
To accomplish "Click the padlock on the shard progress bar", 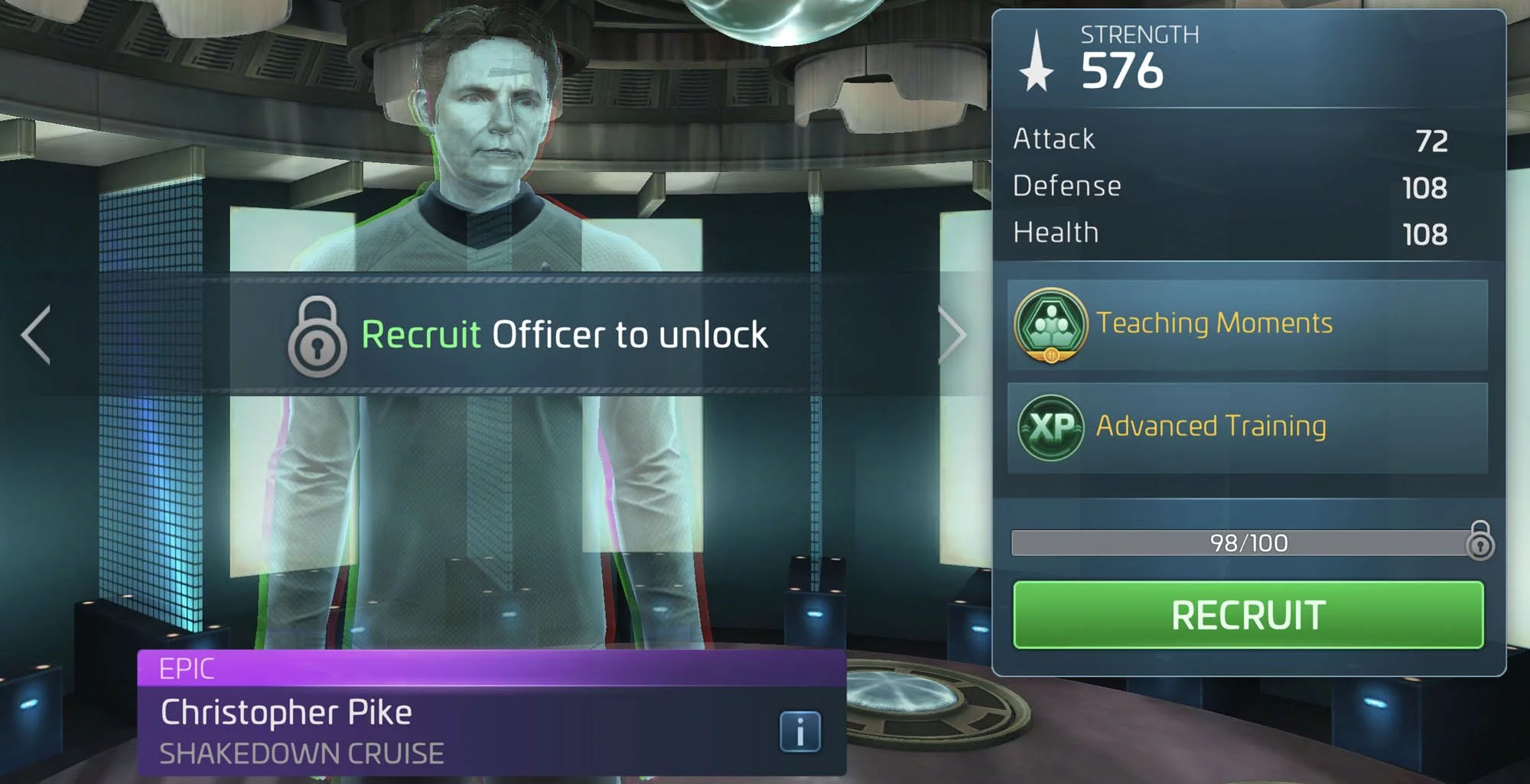I will click(1480, 541).
